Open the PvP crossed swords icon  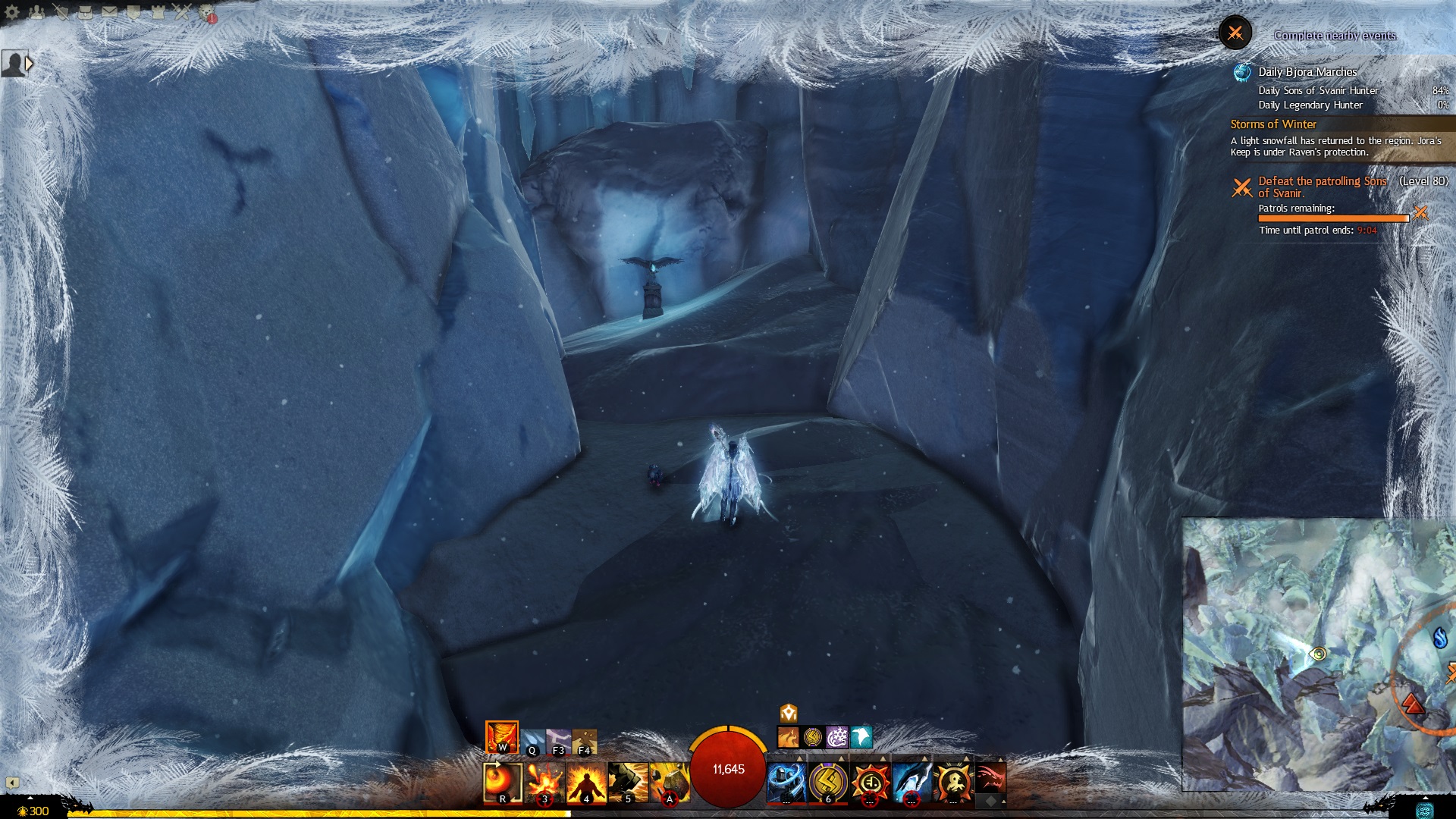(x=182, y=11)
